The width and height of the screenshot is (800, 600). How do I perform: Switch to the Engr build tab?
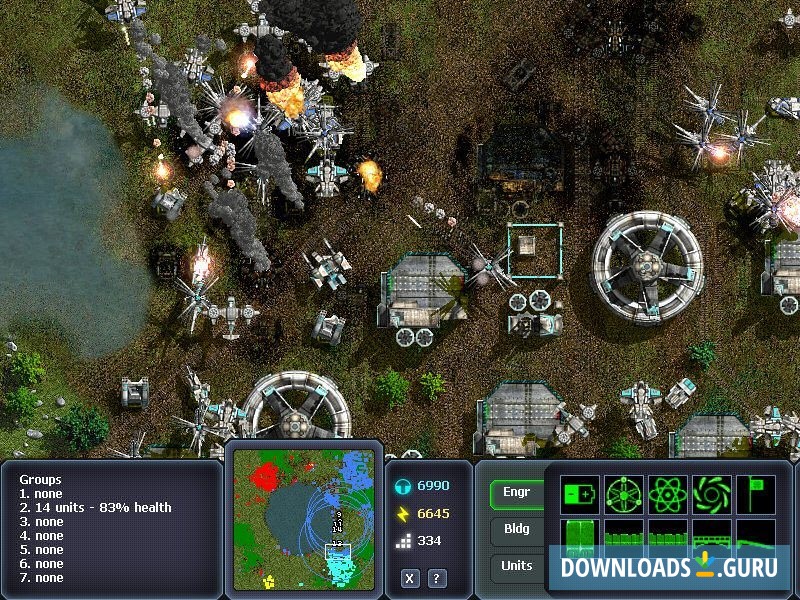point(517,493)
